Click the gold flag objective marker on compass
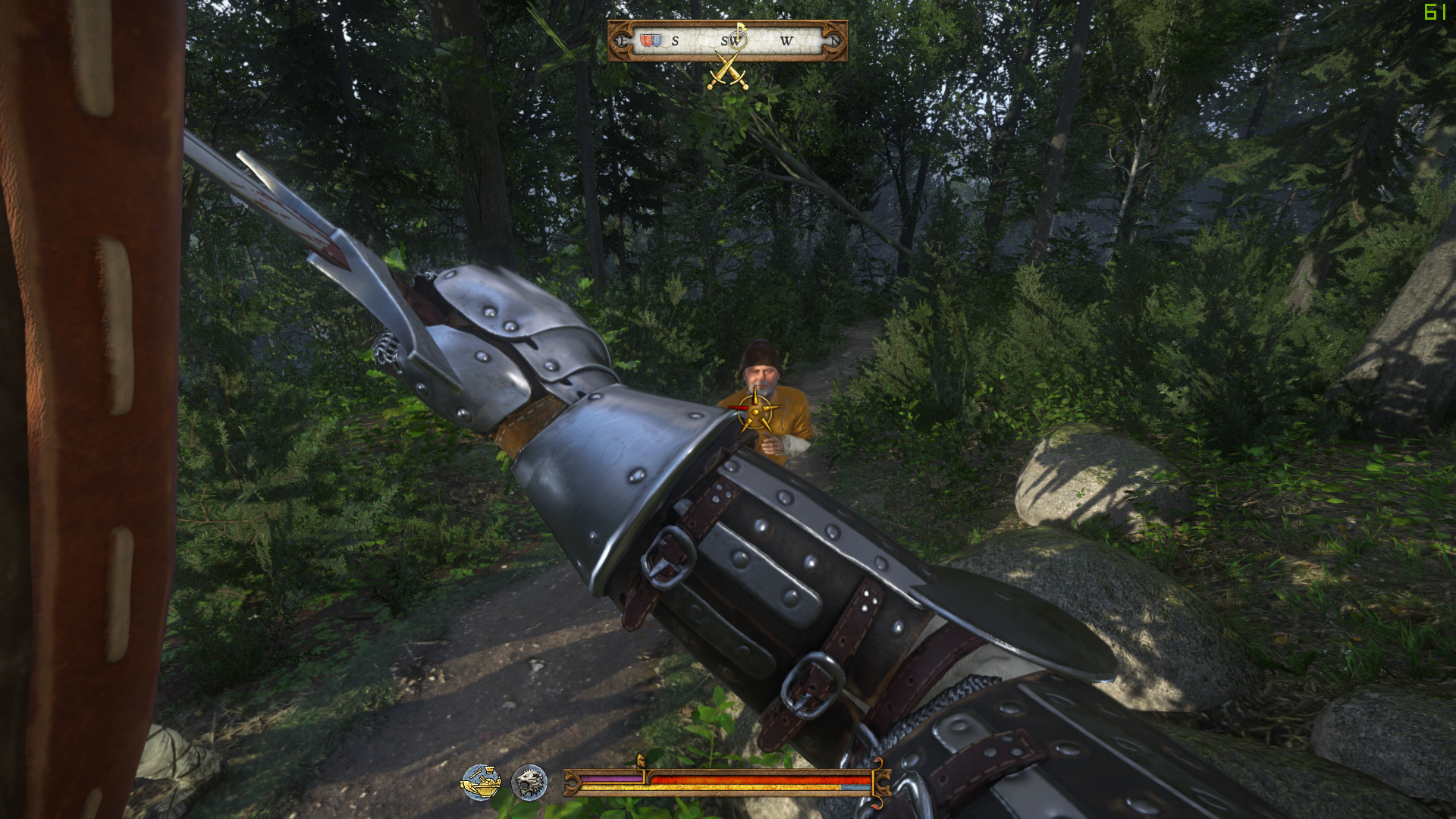Screen dimensions: 1456x819 (742, 29)
